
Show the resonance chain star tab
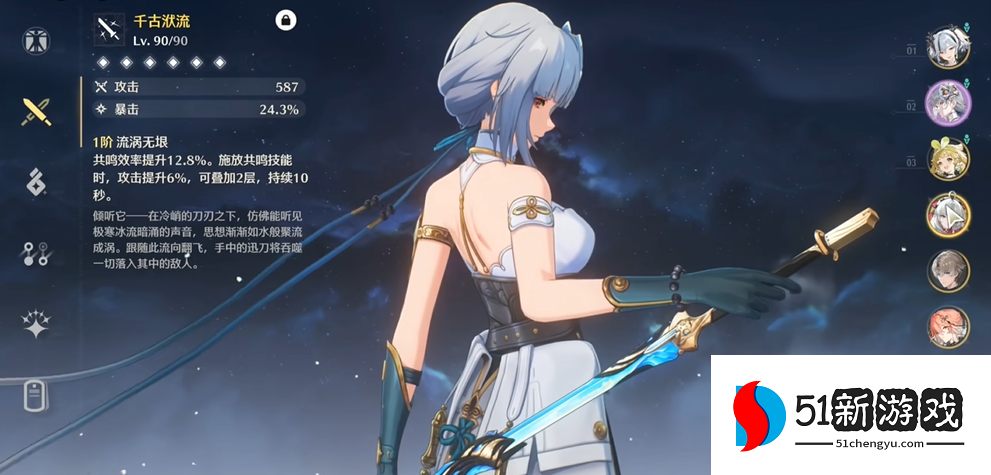pos(37,324)
